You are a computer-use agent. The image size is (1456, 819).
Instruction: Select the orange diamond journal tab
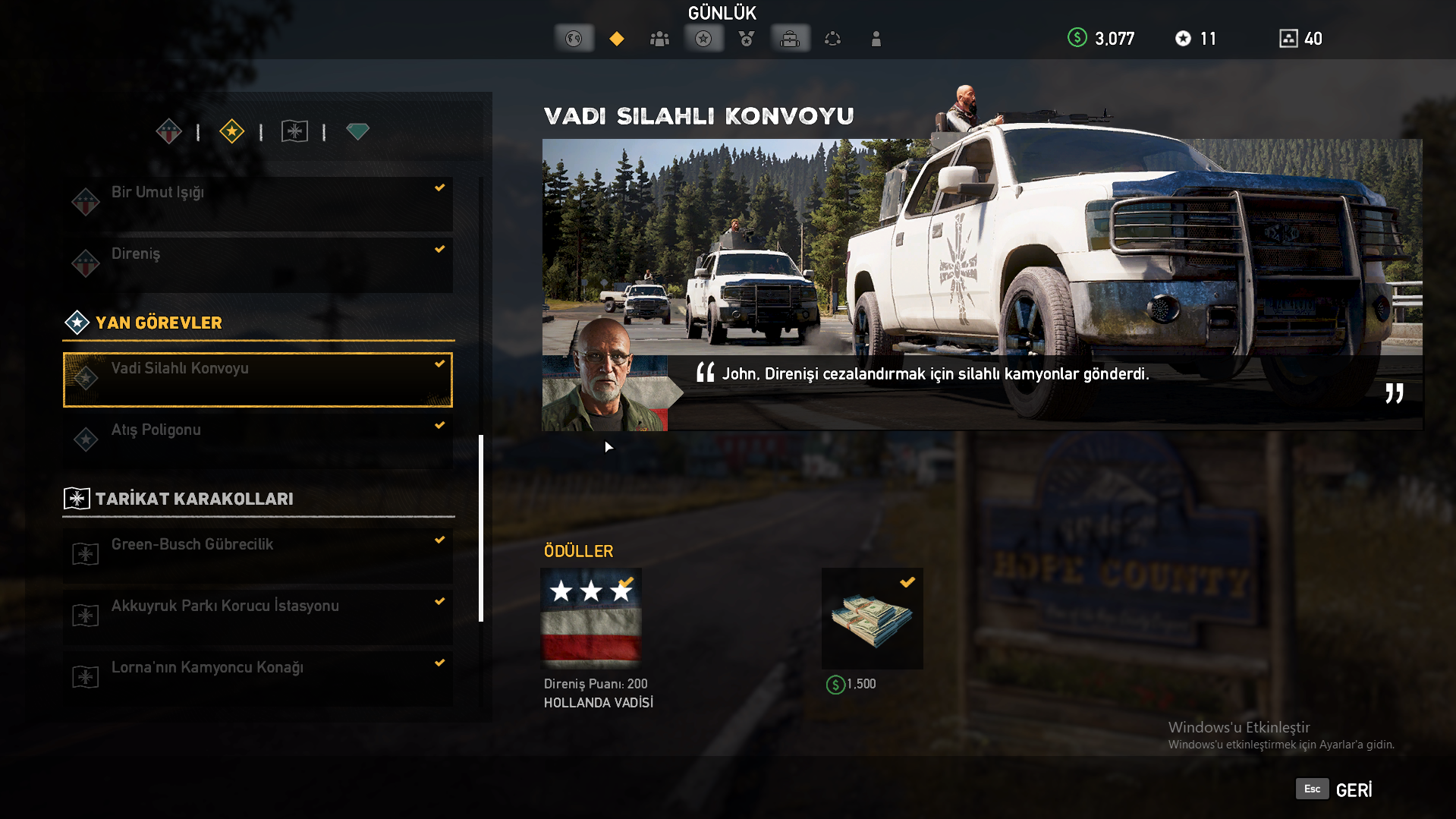[x=617, y=39]
